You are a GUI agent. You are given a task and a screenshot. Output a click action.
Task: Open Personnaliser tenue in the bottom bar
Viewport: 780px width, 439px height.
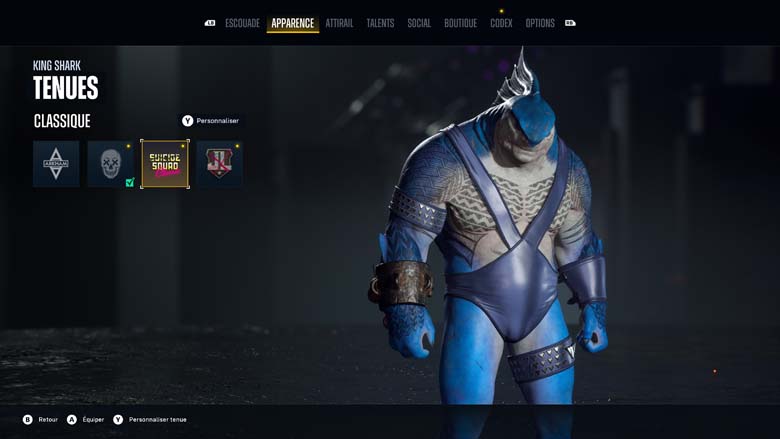150,420
